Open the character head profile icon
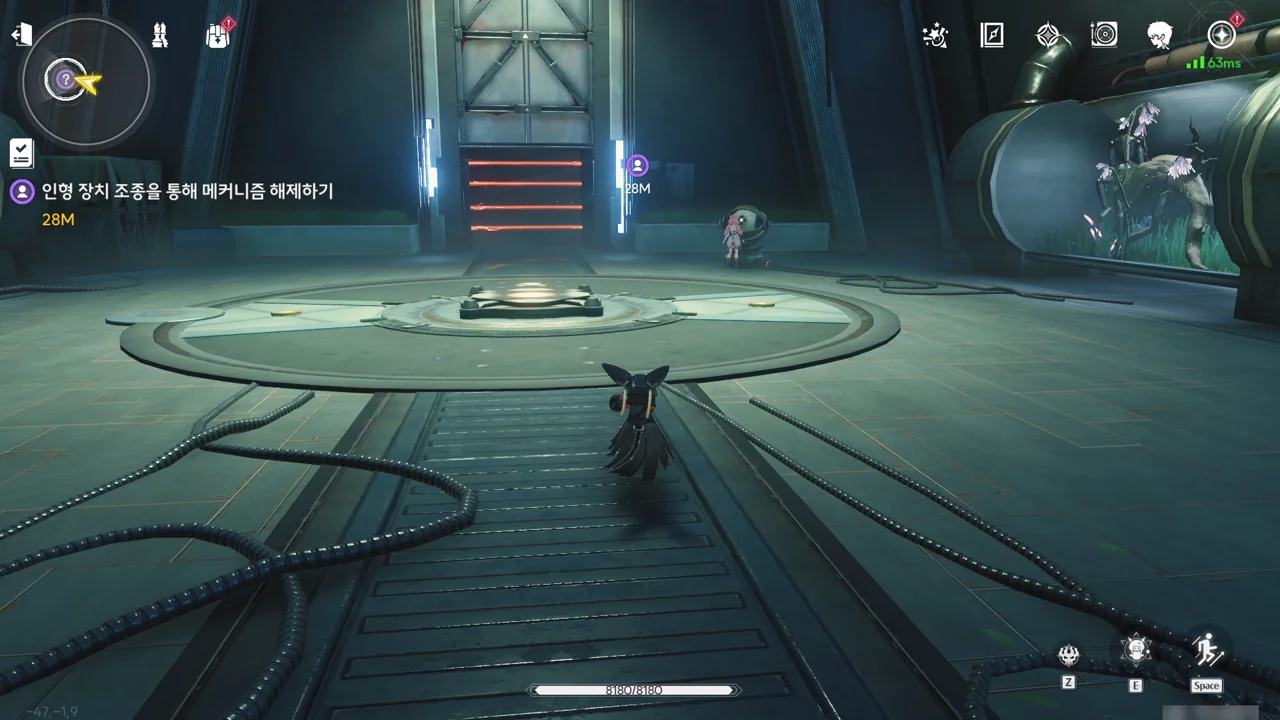This screenshot has width=1280, height=720. [1160, 35]
